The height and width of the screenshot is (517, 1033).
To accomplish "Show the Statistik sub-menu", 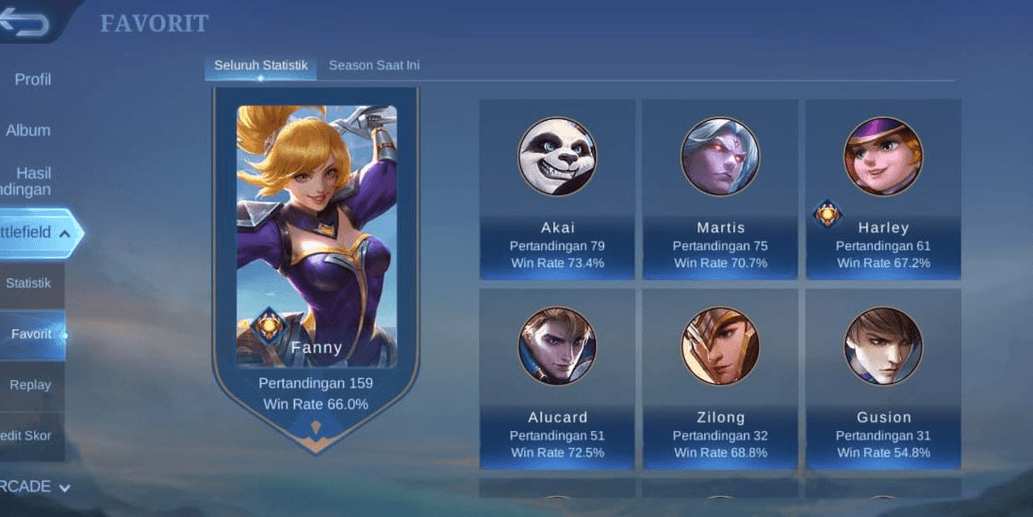I will pyautogui.click(x=29, y=284).
